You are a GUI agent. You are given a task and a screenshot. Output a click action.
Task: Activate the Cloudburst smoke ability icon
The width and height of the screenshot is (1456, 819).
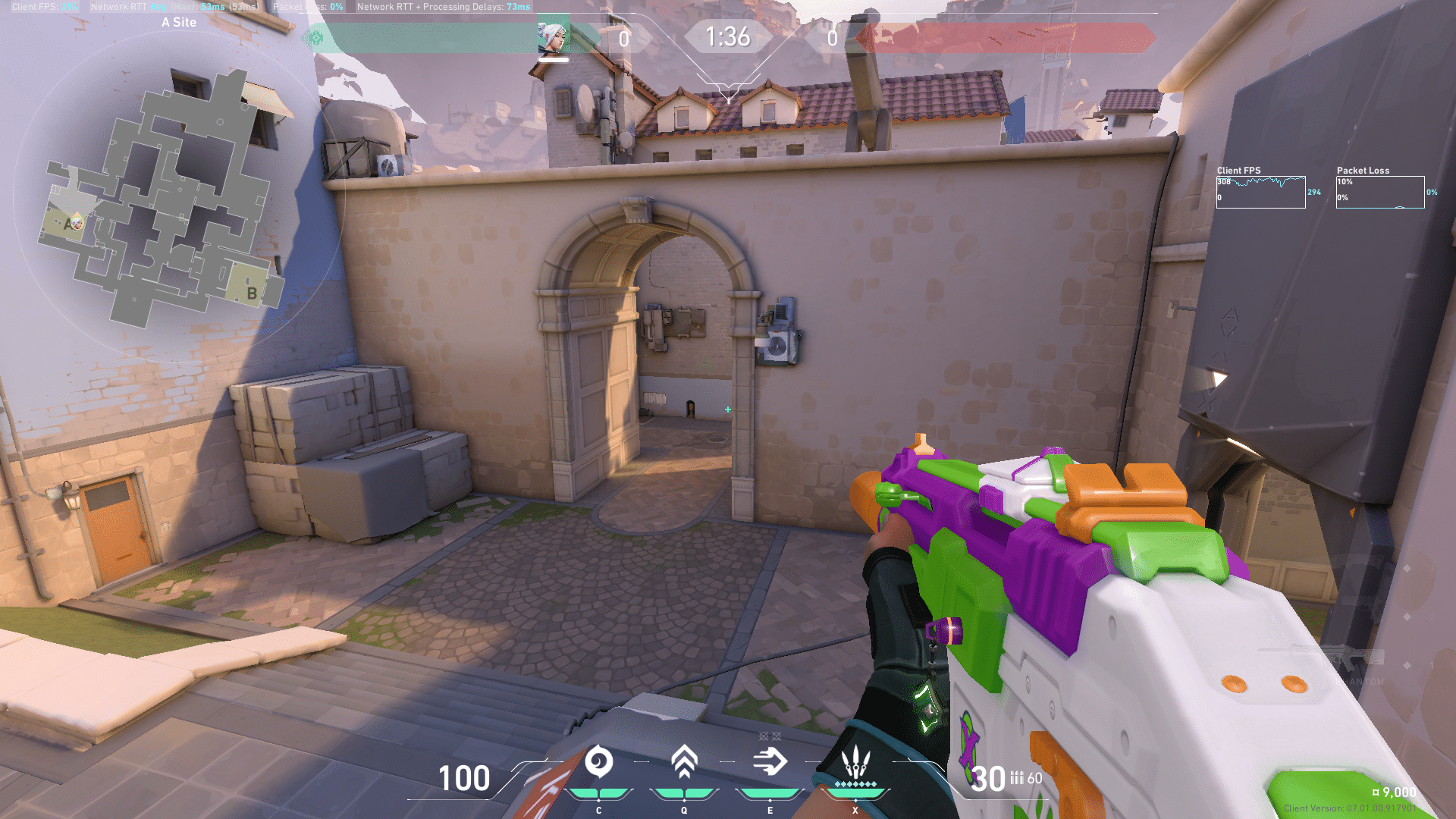(x=598, y=762)
